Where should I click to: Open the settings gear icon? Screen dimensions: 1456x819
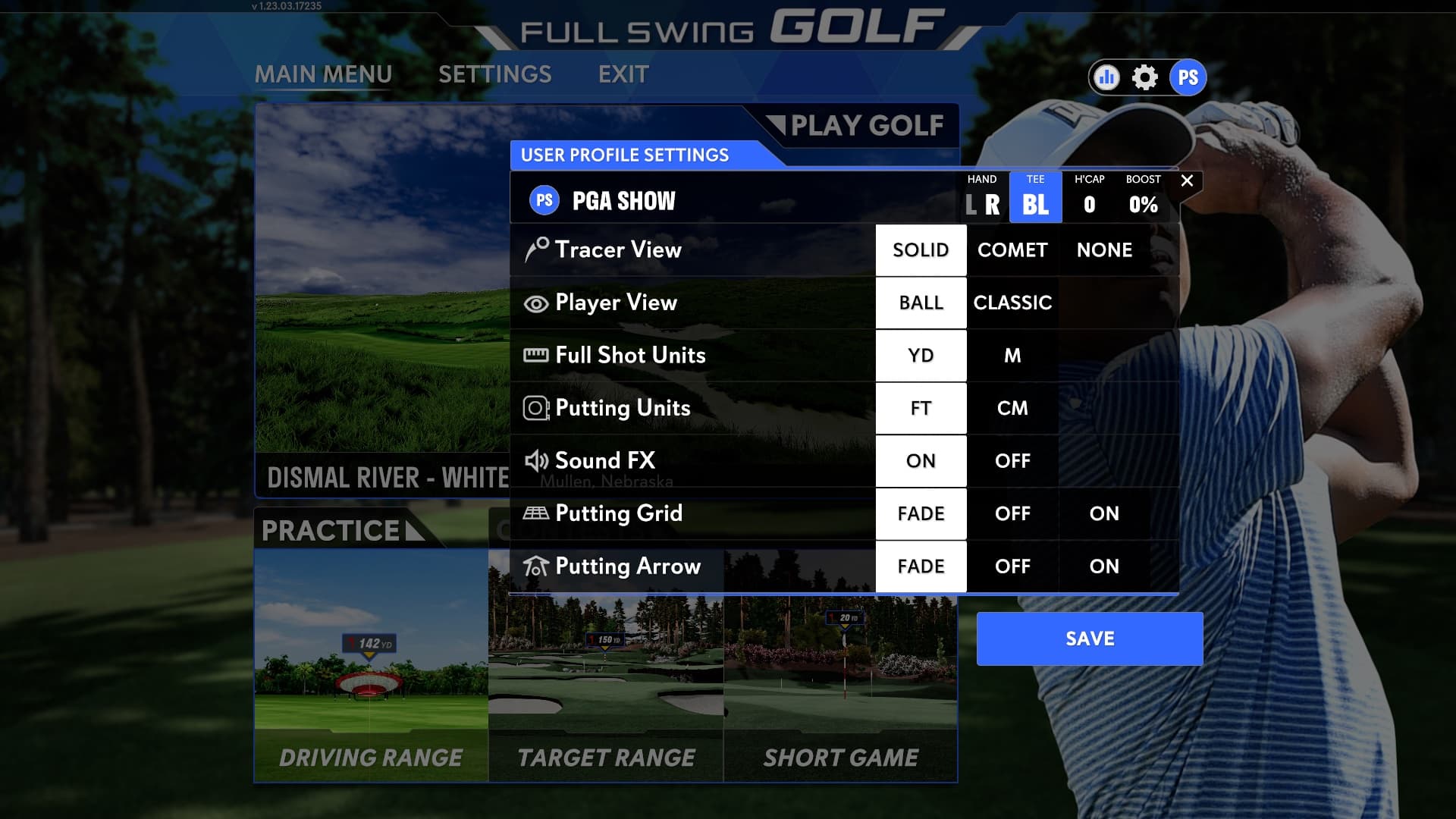click(1145, 77)
